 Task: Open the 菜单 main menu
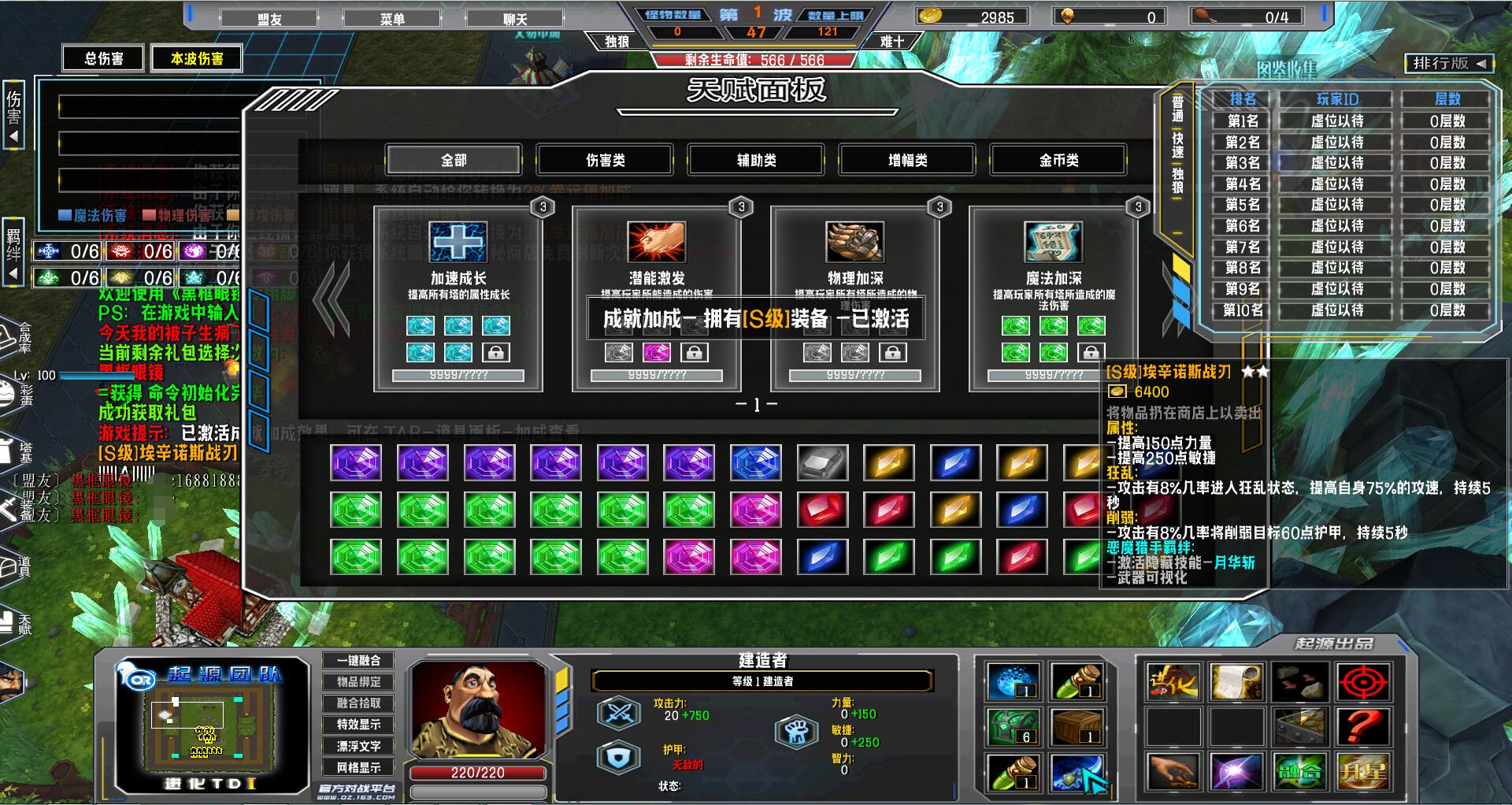coord(392,19)
